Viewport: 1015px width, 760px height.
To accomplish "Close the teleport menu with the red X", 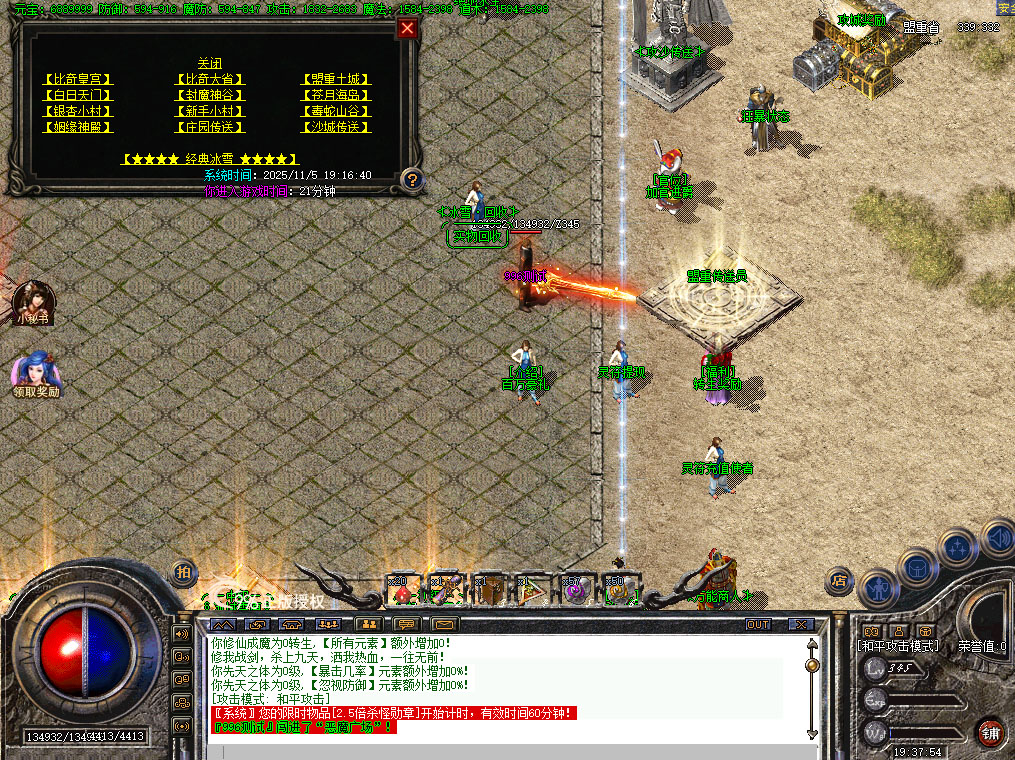I will click(x=407, y=29).
